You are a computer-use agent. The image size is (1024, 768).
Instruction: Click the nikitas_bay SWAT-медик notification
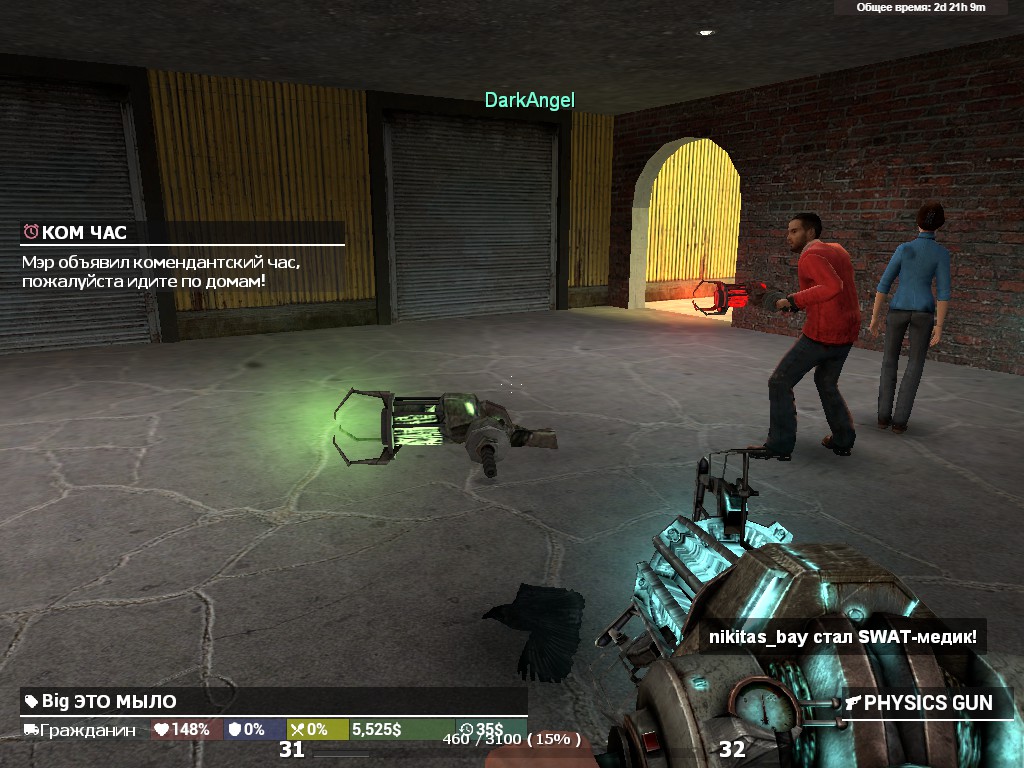(x=842, y=637)
